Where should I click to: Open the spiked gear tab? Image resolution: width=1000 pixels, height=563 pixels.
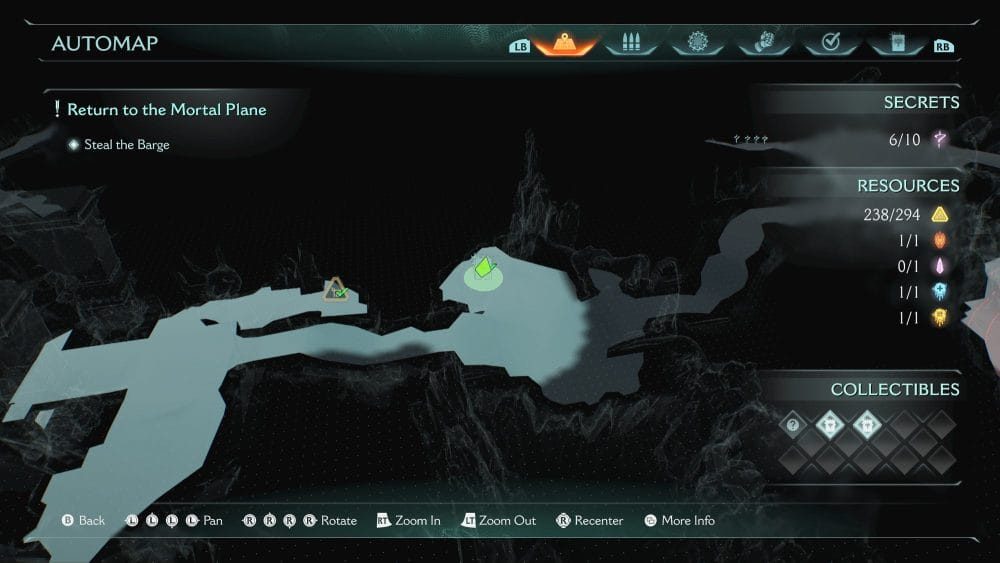point(697,43)
